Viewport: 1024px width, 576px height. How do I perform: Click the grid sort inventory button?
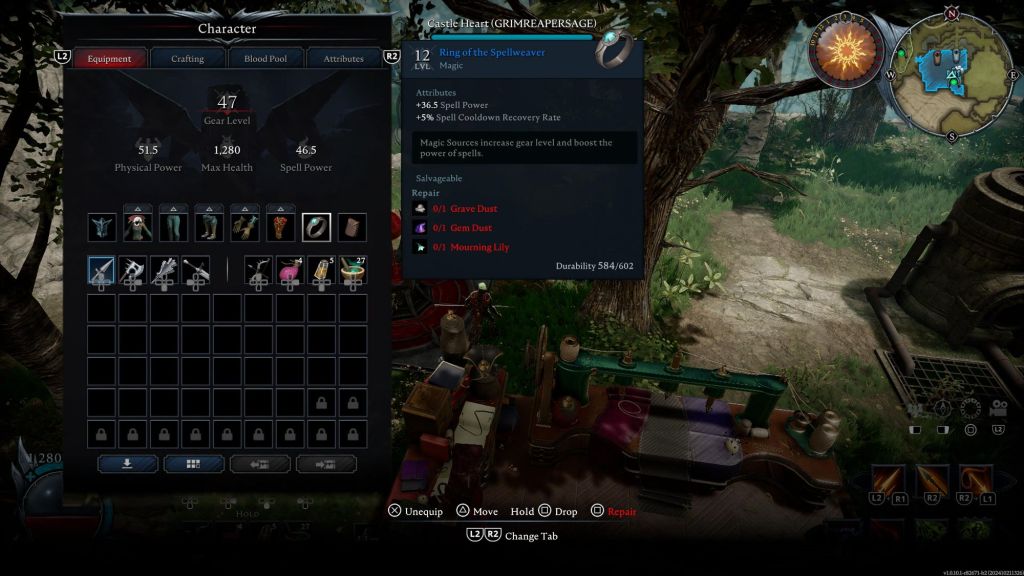(x=193, y=464)
